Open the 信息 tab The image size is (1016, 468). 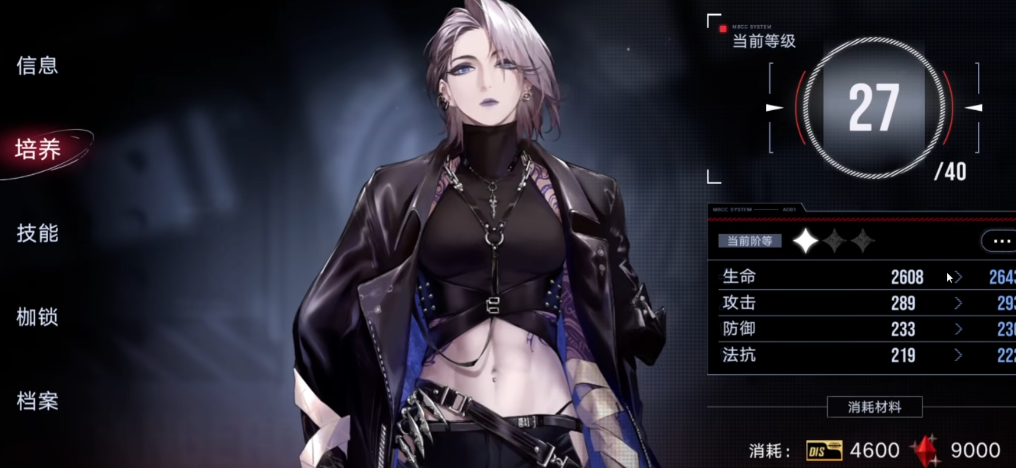click(37, 66)
